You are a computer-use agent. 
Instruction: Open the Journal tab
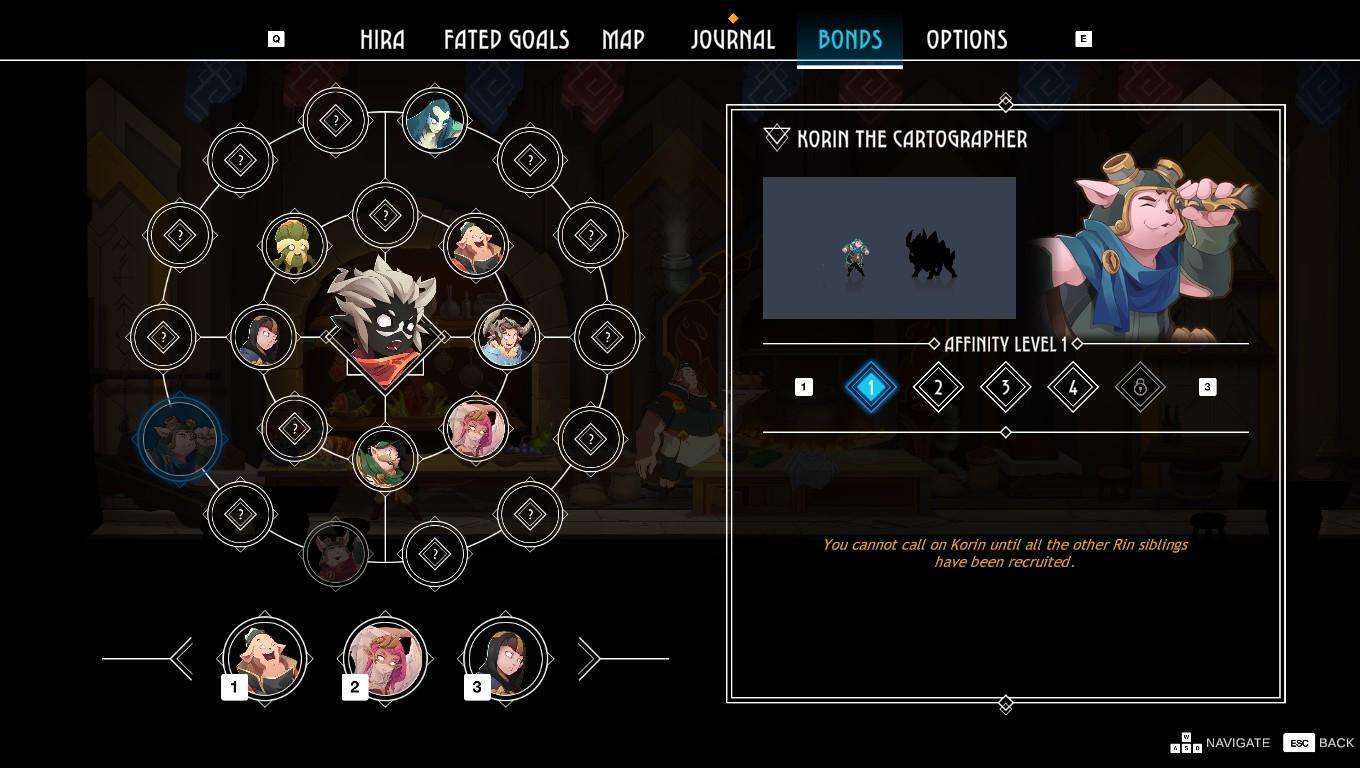(x=732, y=40)
